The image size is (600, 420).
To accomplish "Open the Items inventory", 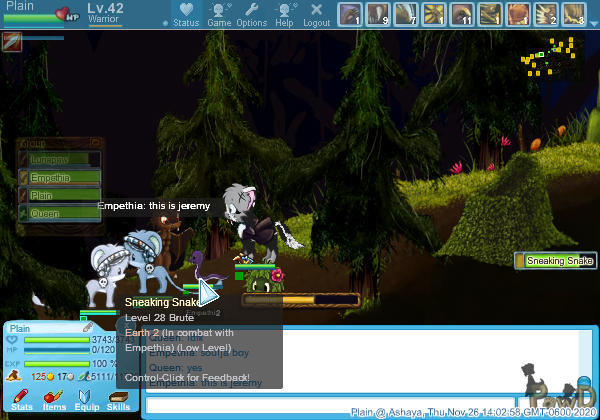I will click(x=54, y=400).
